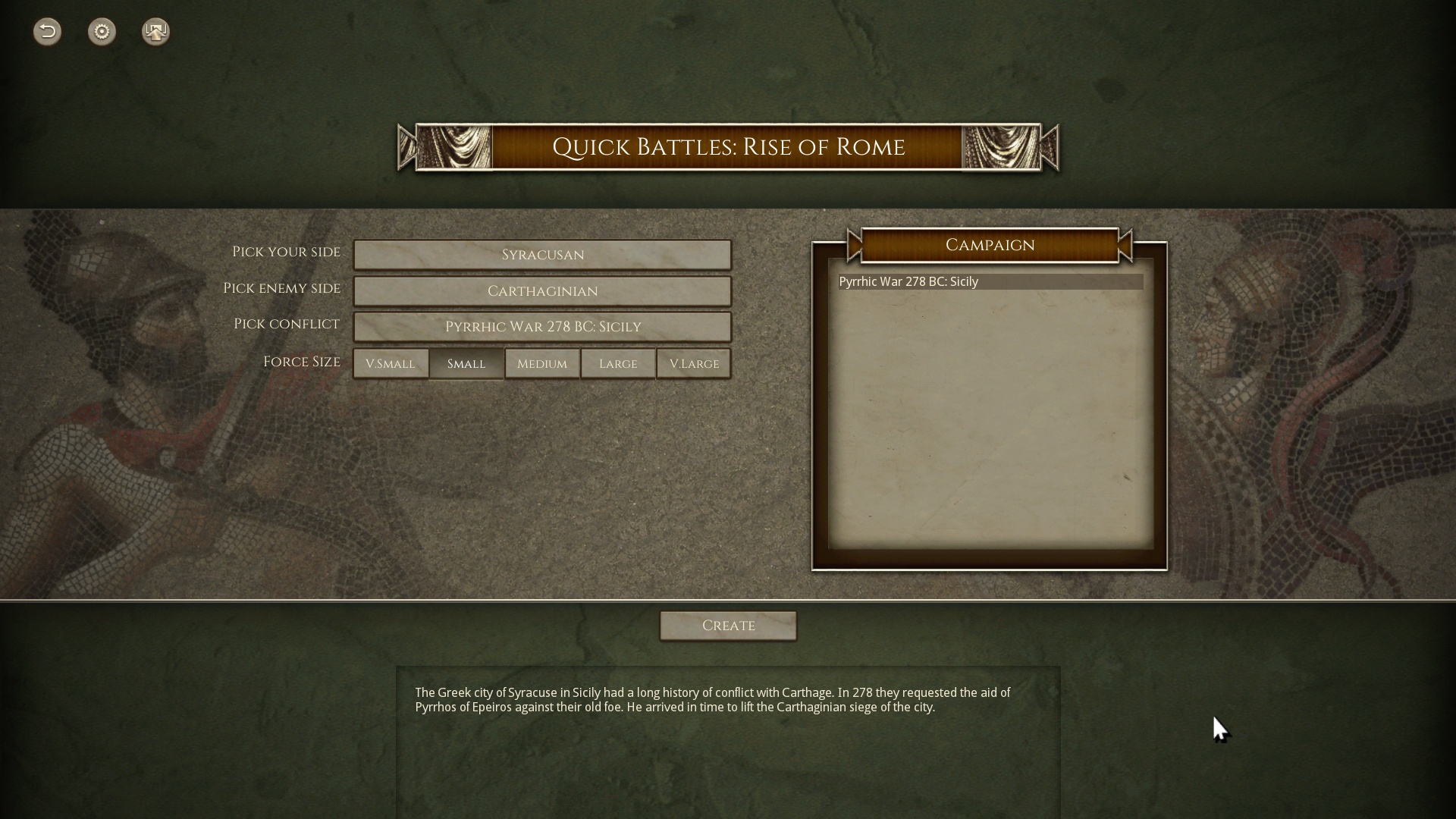The image size is (1456, 819).
Task: Change your side from Syracusan
Action: click(542, 255)
